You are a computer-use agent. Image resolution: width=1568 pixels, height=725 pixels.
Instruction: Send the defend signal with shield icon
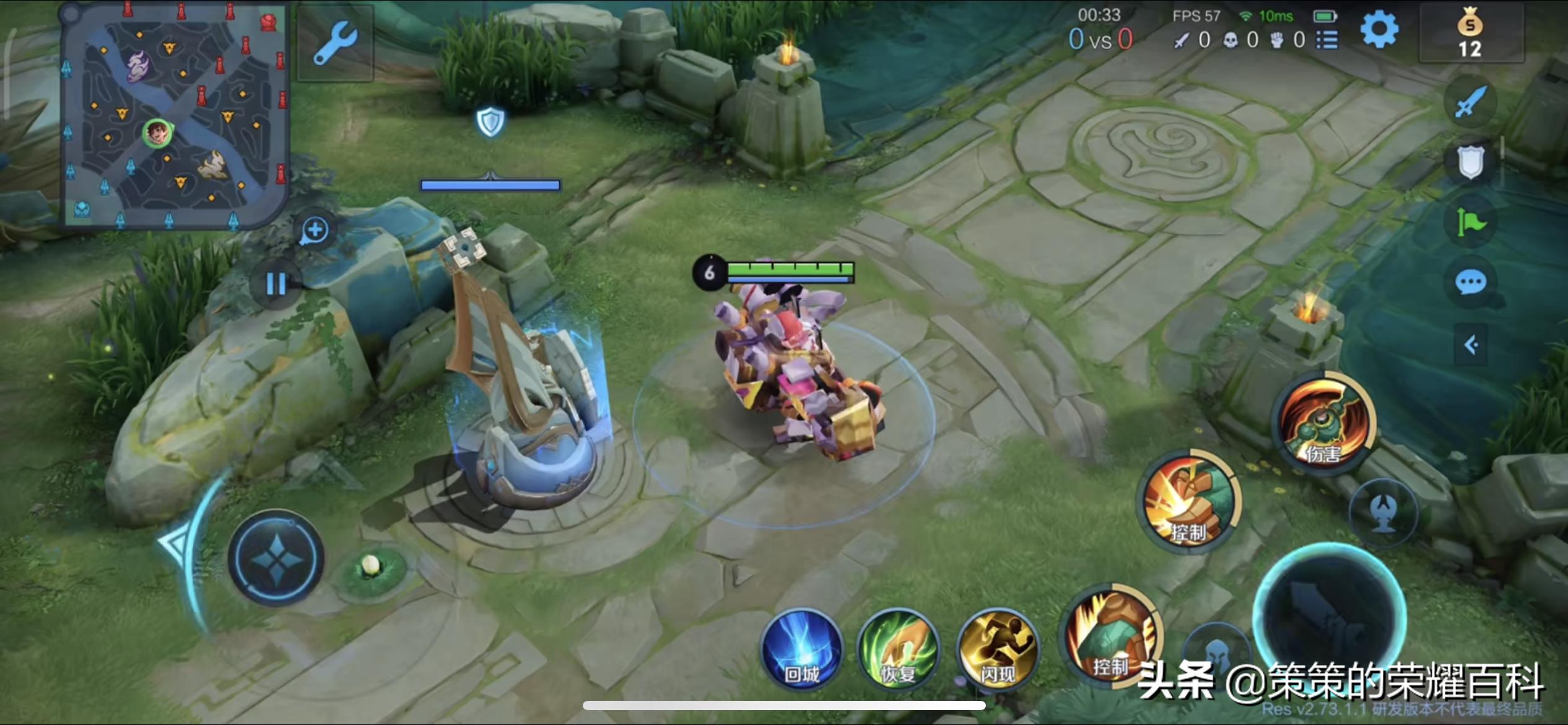pyautogui.click(x=1470, y=162)
